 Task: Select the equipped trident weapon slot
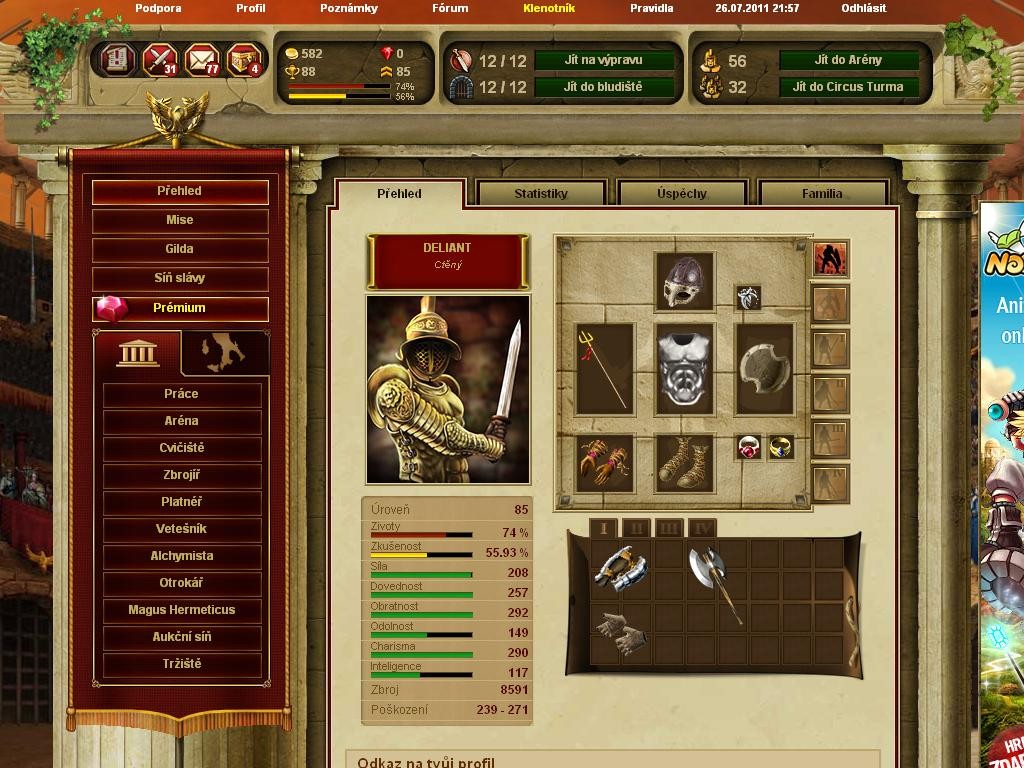tap(604, 368)
